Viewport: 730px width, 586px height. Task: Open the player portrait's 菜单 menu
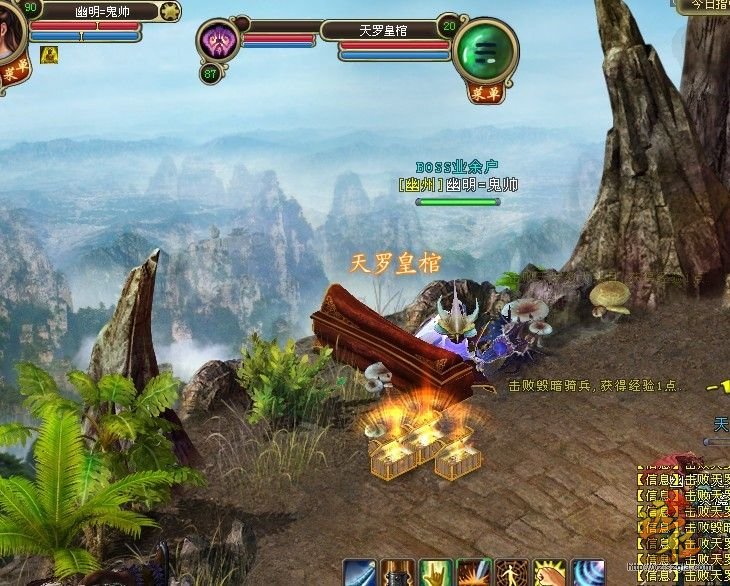[x=14, y=72]
